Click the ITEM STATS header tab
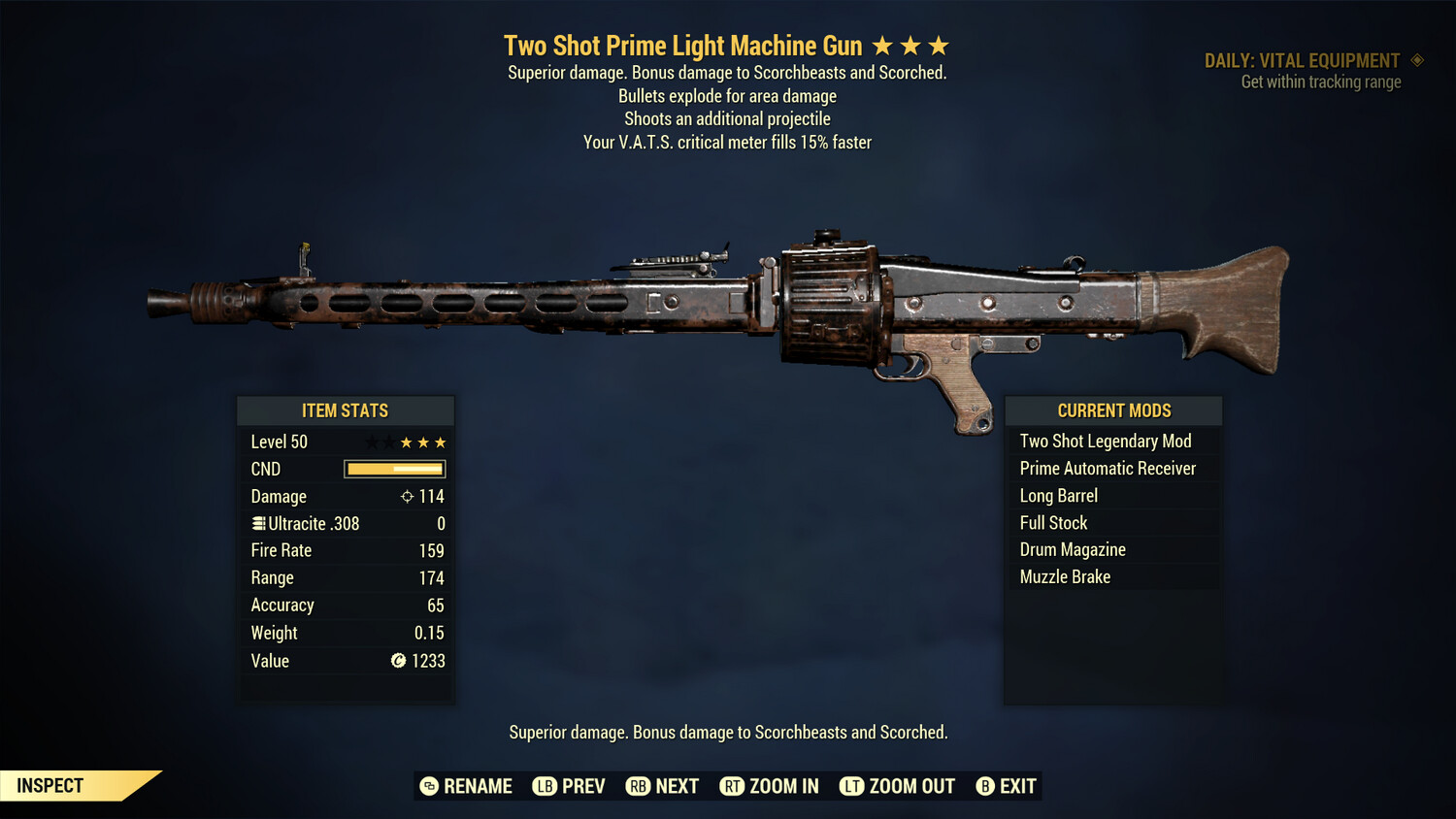This screenshot has height=819, width=1456. [x=346, y=410]
